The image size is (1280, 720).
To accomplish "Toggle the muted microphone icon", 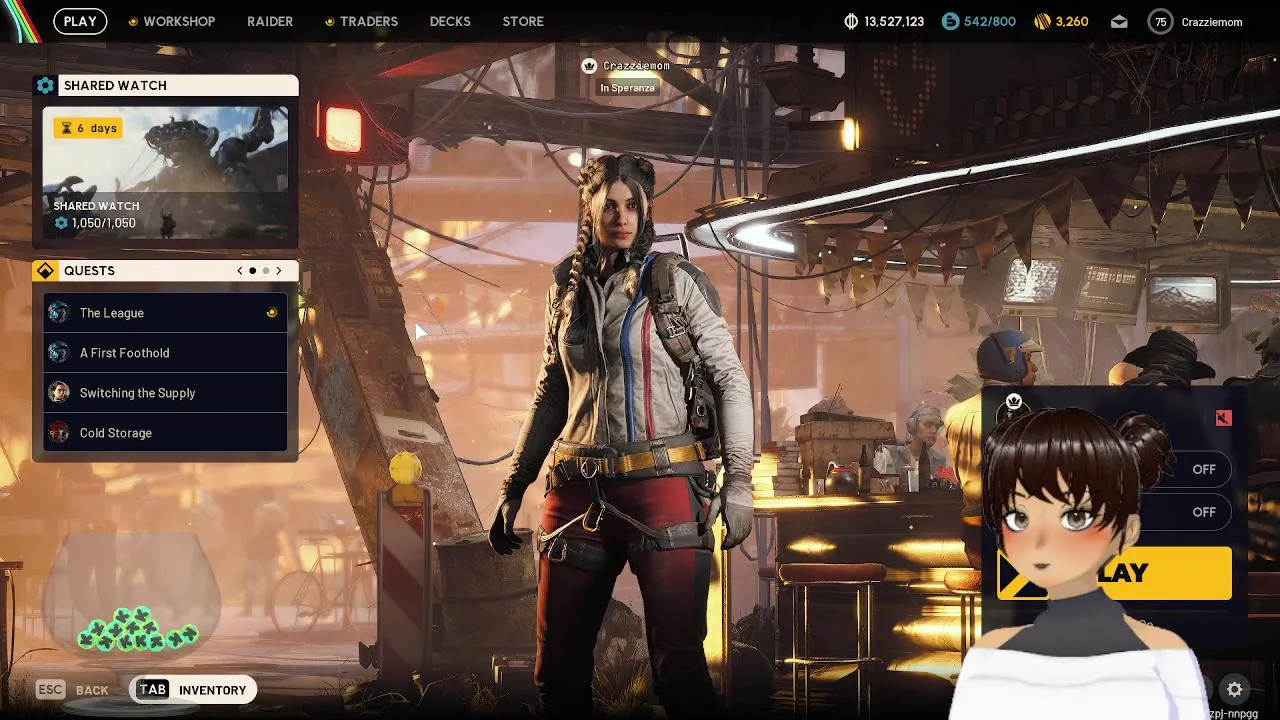I will [x=1223, y=418].
